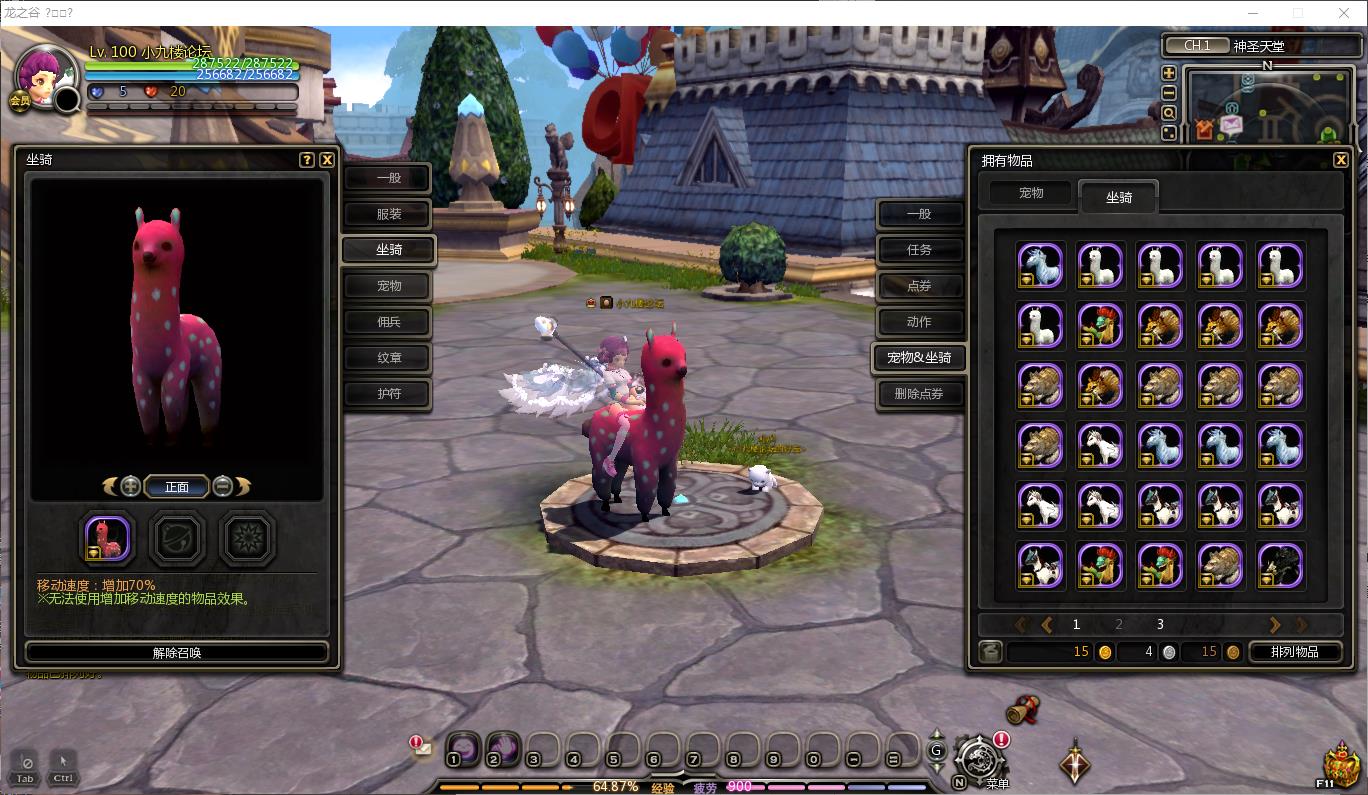Switch inventory to the 任务 quest tab

click(919, 250)
